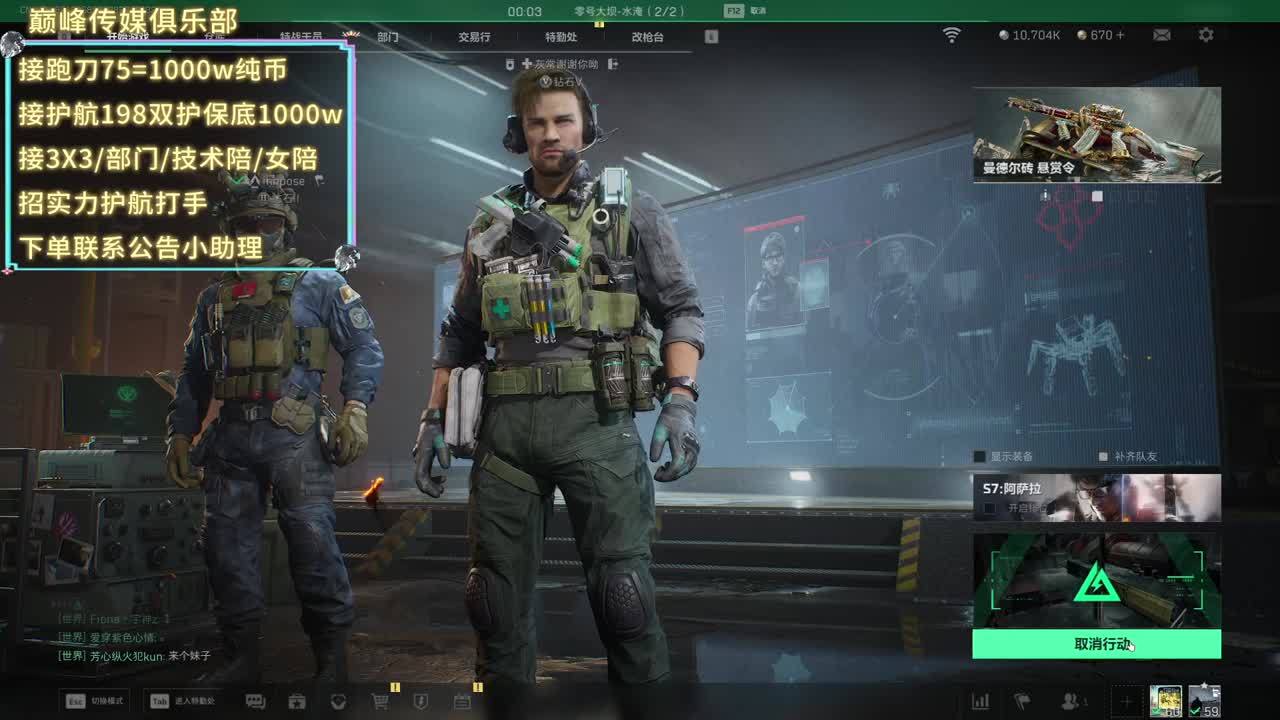Toggle the 显示装备 show equipment checkbox

point(980,457)
